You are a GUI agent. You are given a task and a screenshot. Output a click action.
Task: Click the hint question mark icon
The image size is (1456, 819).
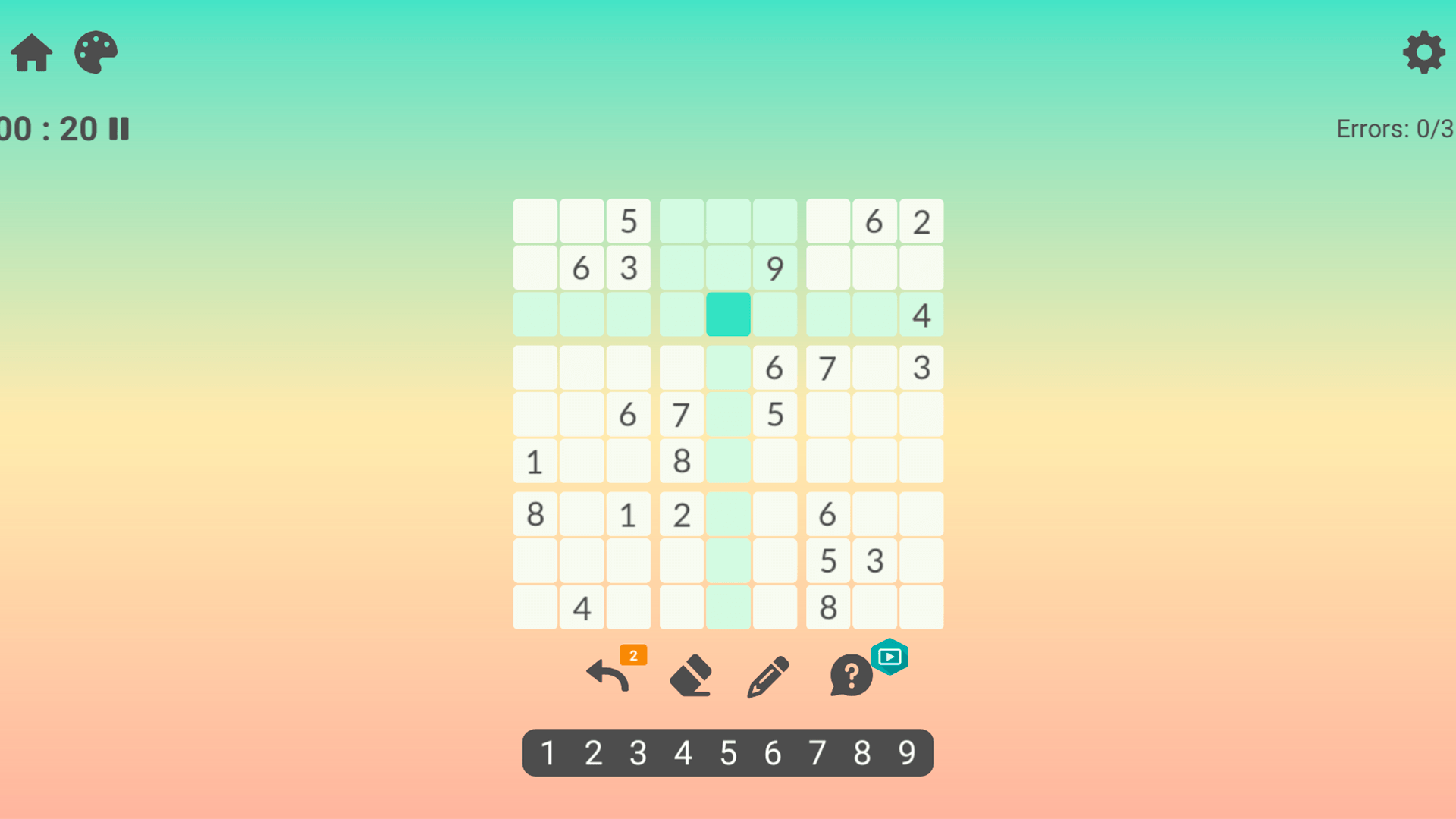[x=849, y=675]
